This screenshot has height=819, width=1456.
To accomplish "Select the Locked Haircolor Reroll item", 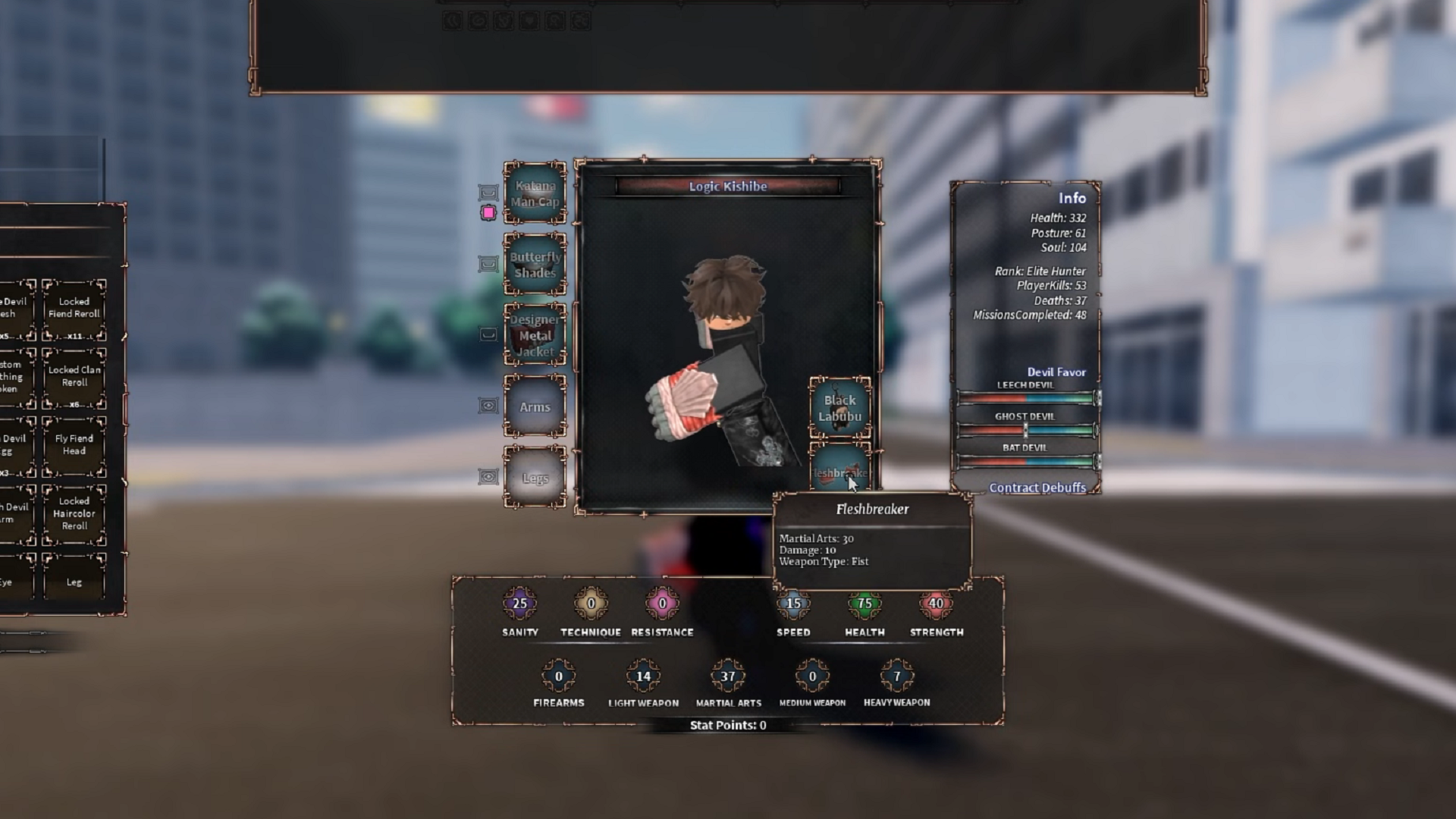I will click(x=74, y=513).
